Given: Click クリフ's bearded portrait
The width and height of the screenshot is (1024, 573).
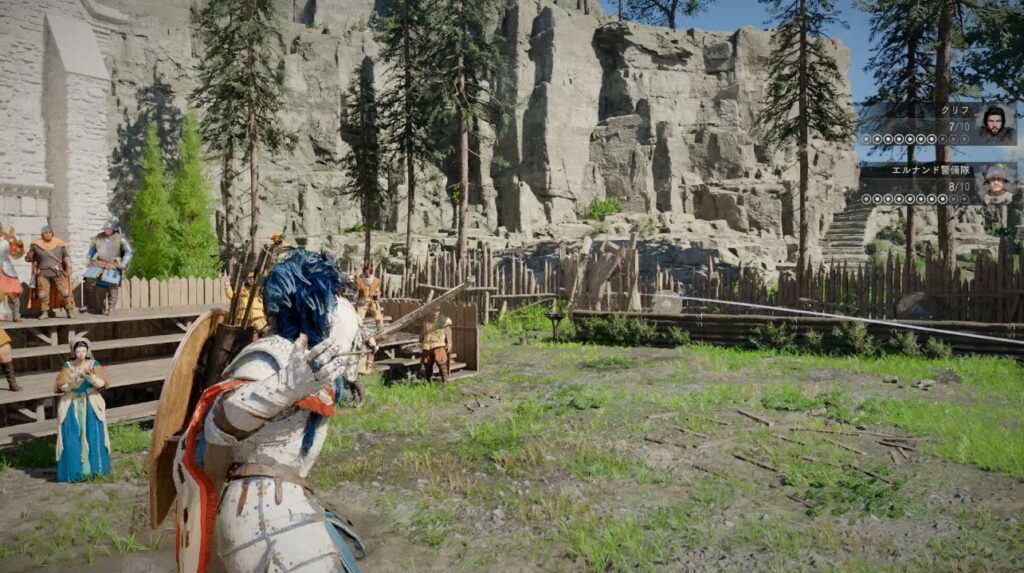Looking at the screenshot, I should (994, 124).
